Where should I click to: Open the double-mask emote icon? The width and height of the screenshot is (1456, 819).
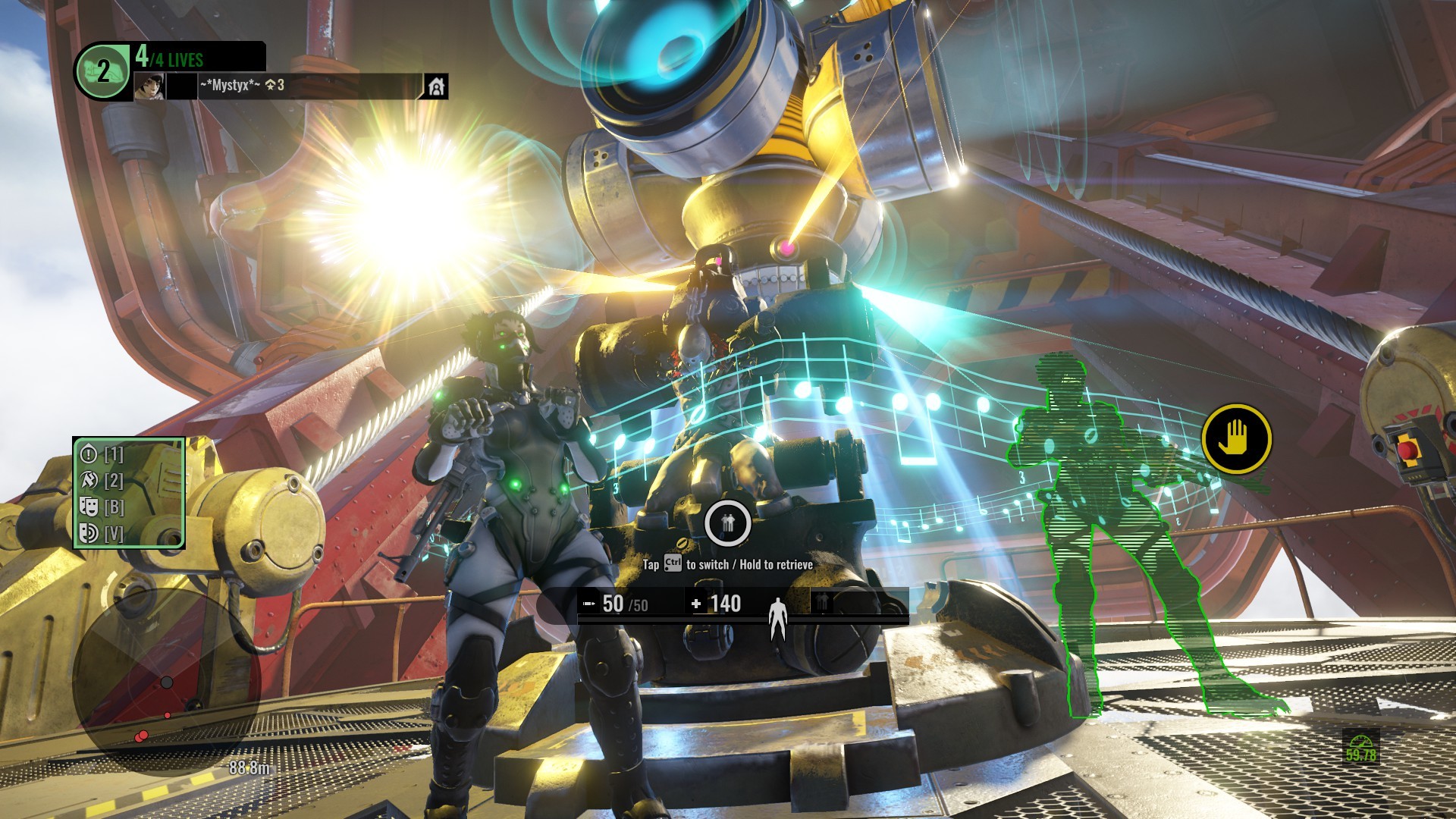89,507
